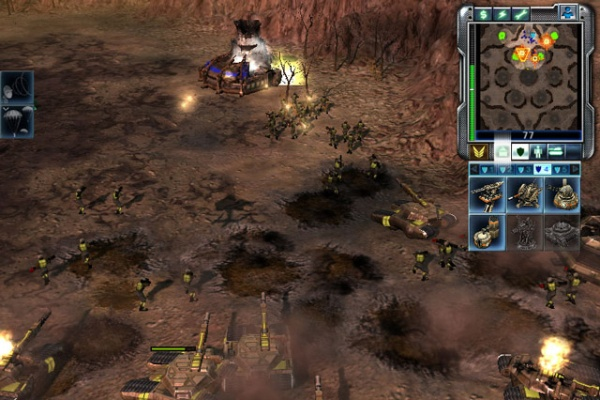Screen dimensions: 600x400
Task: Click on the minimap
Action: (527, 76)
